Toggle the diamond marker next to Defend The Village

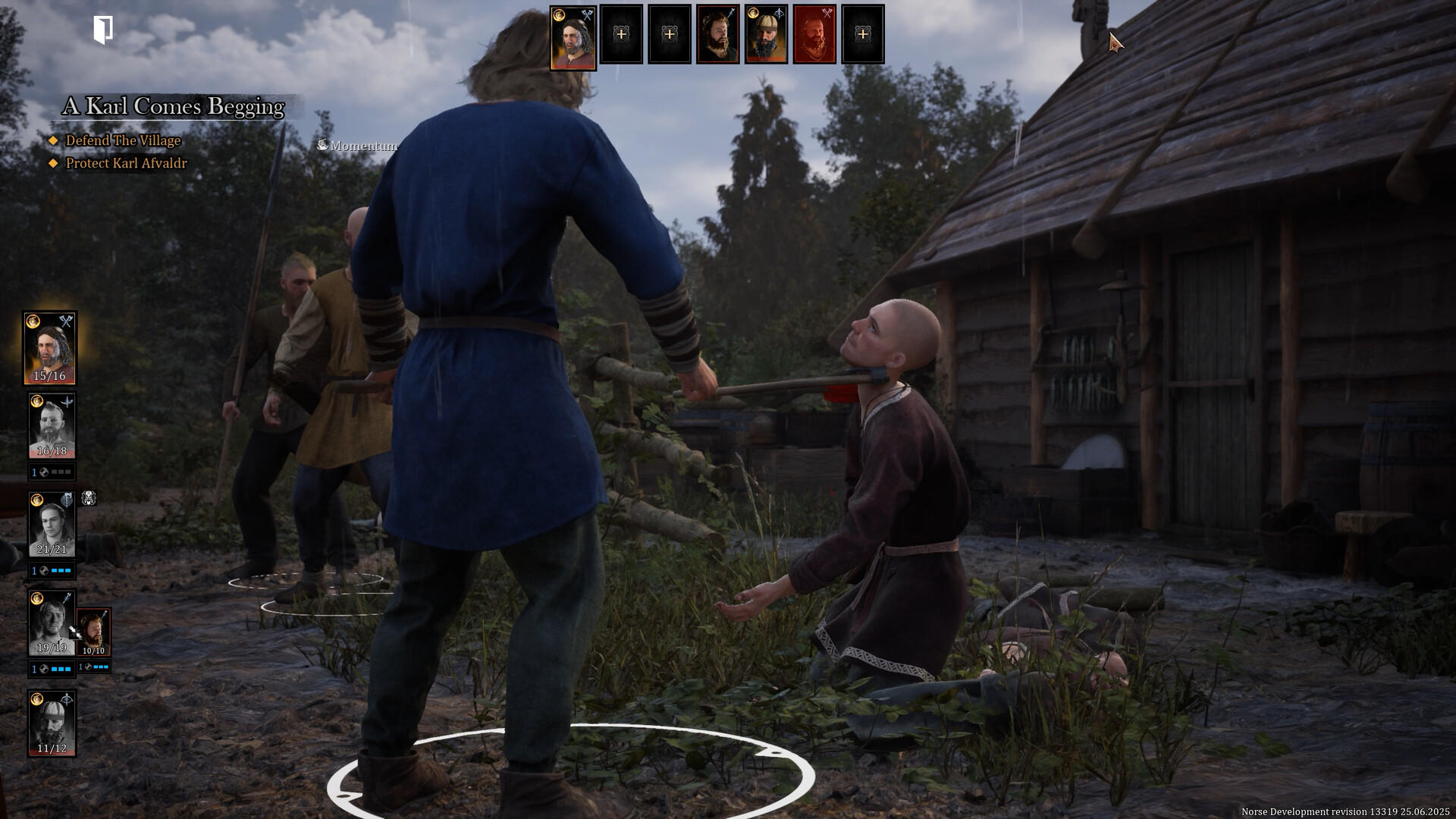click(x=54, y=141)
